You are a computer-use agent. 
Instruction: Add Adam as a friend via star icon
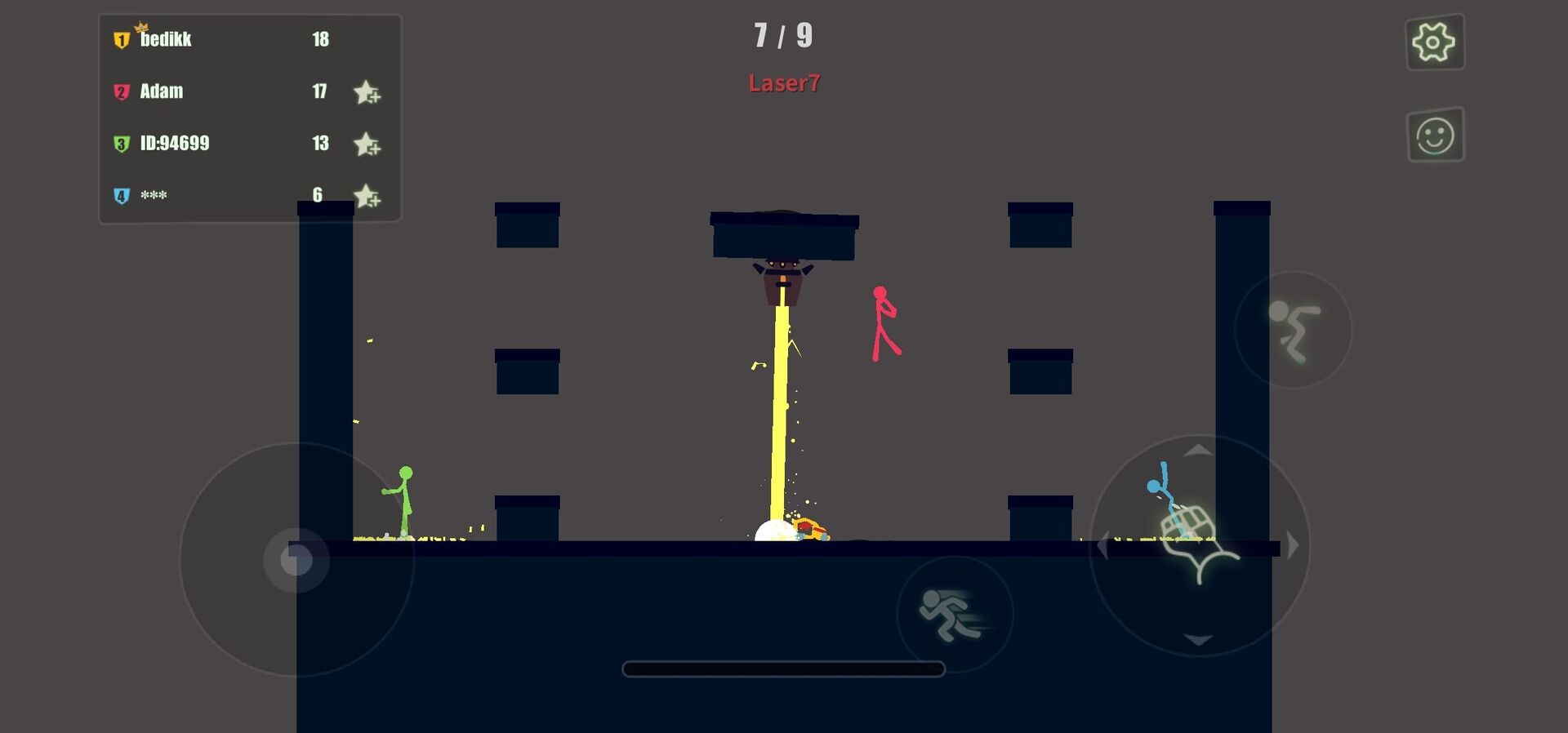(x=367, y=92)
